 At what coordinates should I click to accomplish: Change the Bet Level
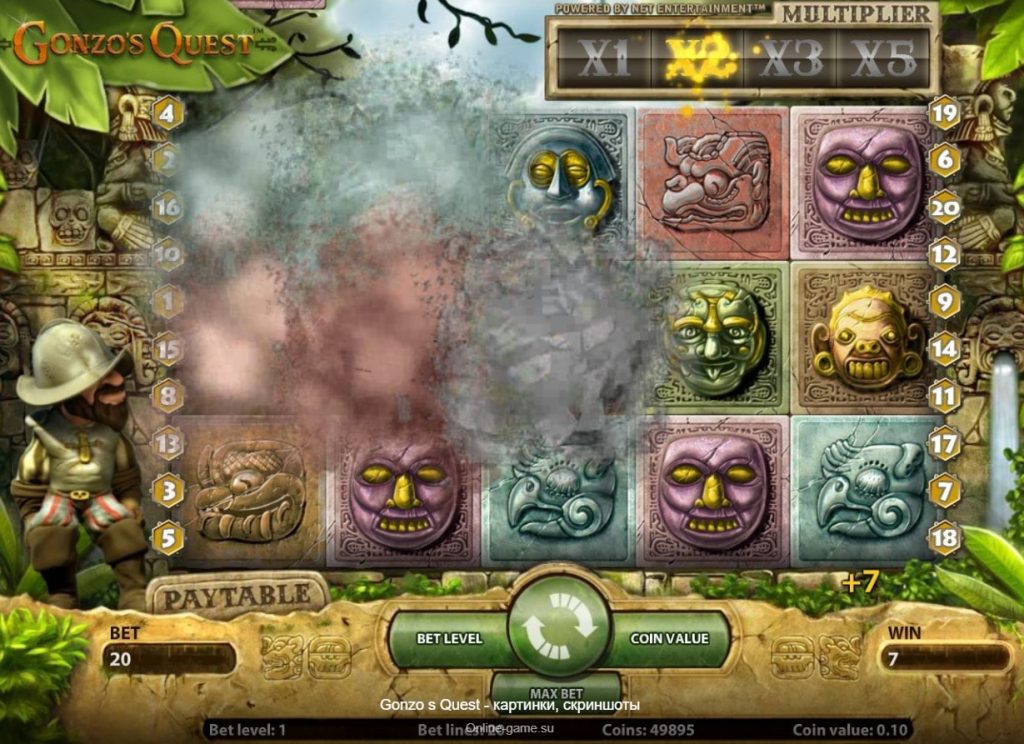tap(449, 638)
